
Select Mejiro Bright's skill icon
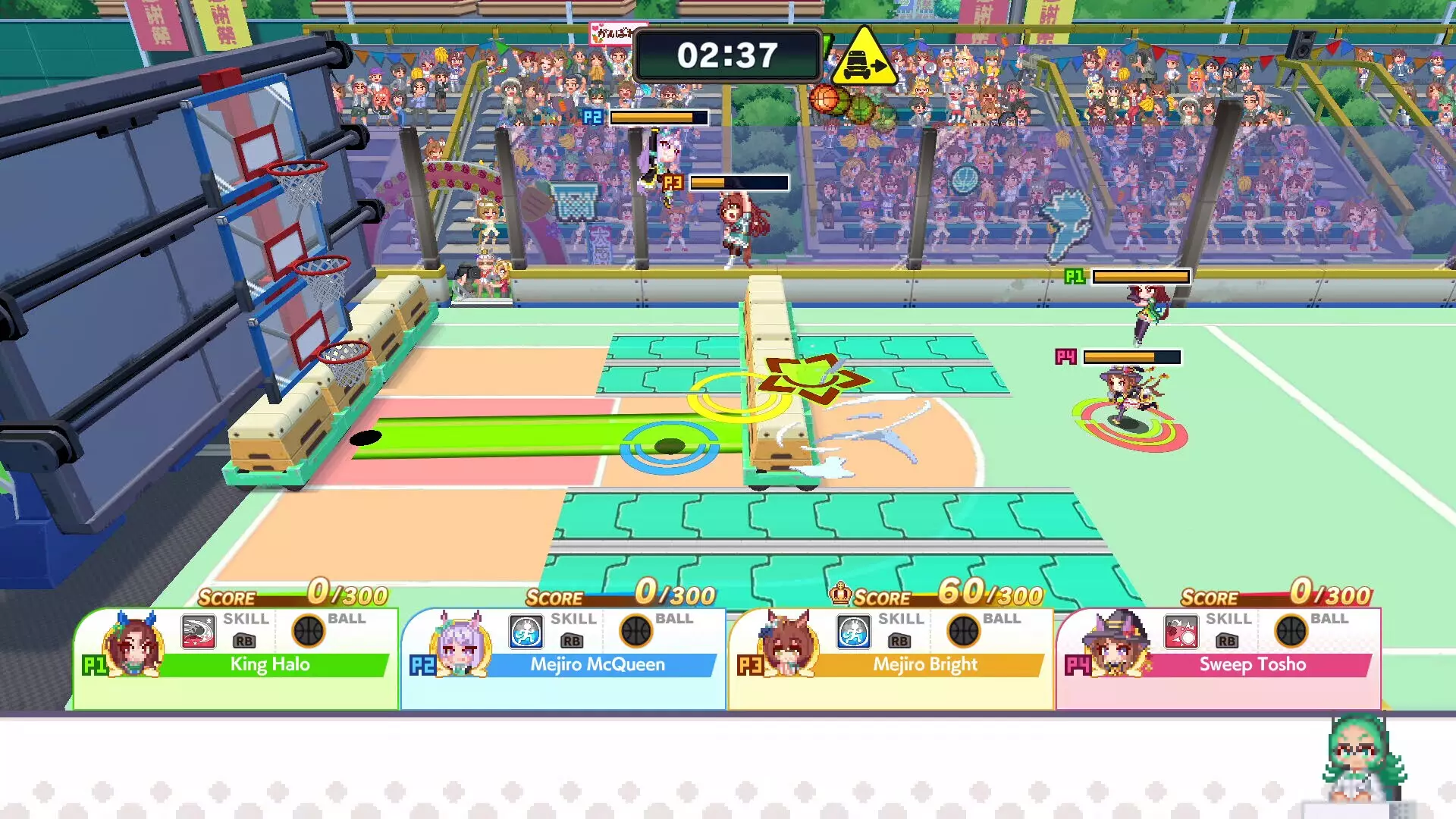pos(853,633)
